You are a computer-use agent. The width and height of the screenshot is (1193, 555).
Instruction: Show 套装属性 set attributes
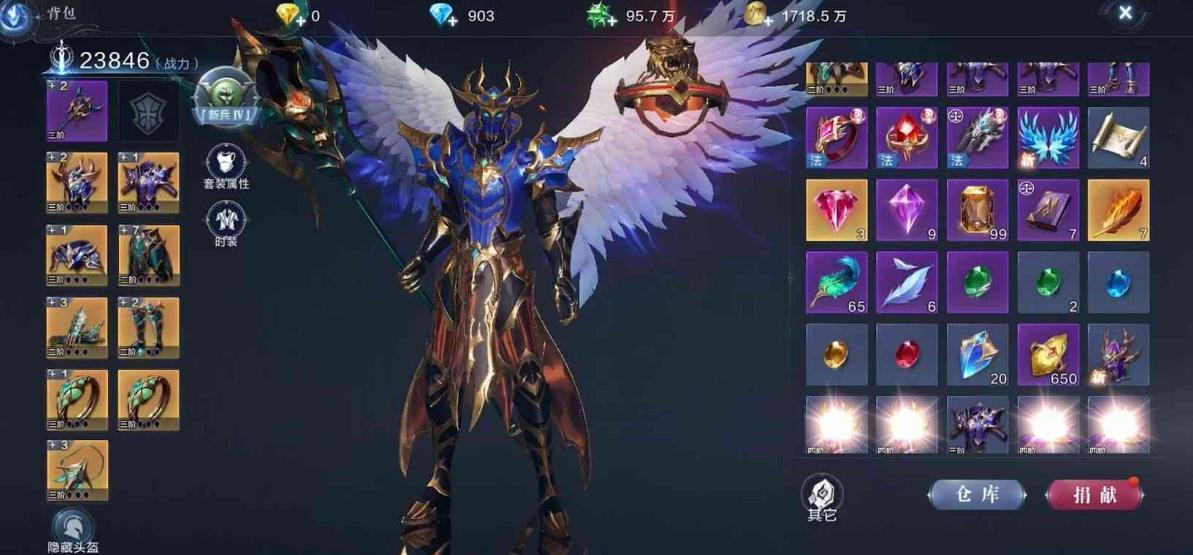[226, 165]
